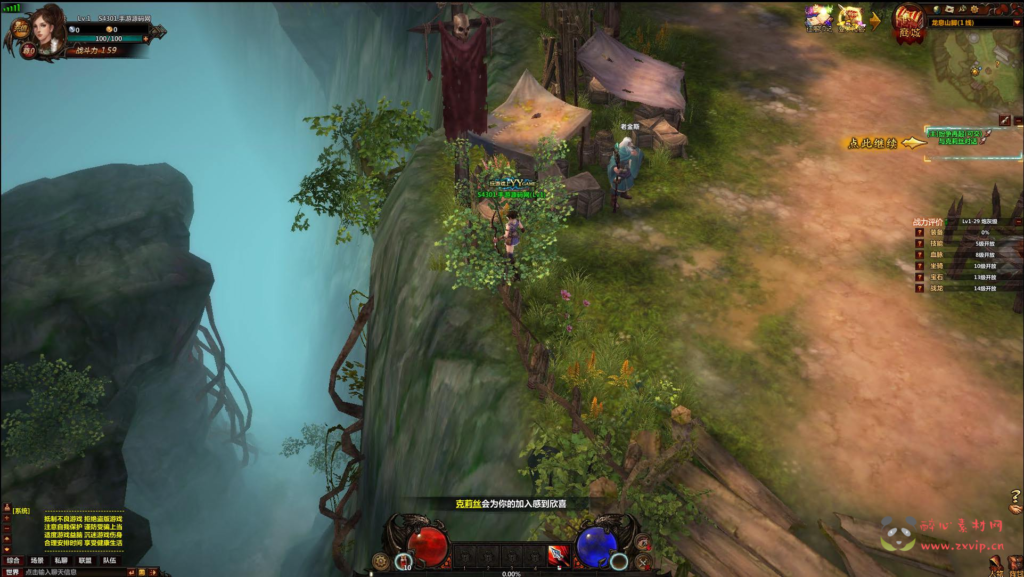Viewport: 1024px width, 577px height.
Task: Switch to the 场景 chat tab
Action: click(37, 560)
